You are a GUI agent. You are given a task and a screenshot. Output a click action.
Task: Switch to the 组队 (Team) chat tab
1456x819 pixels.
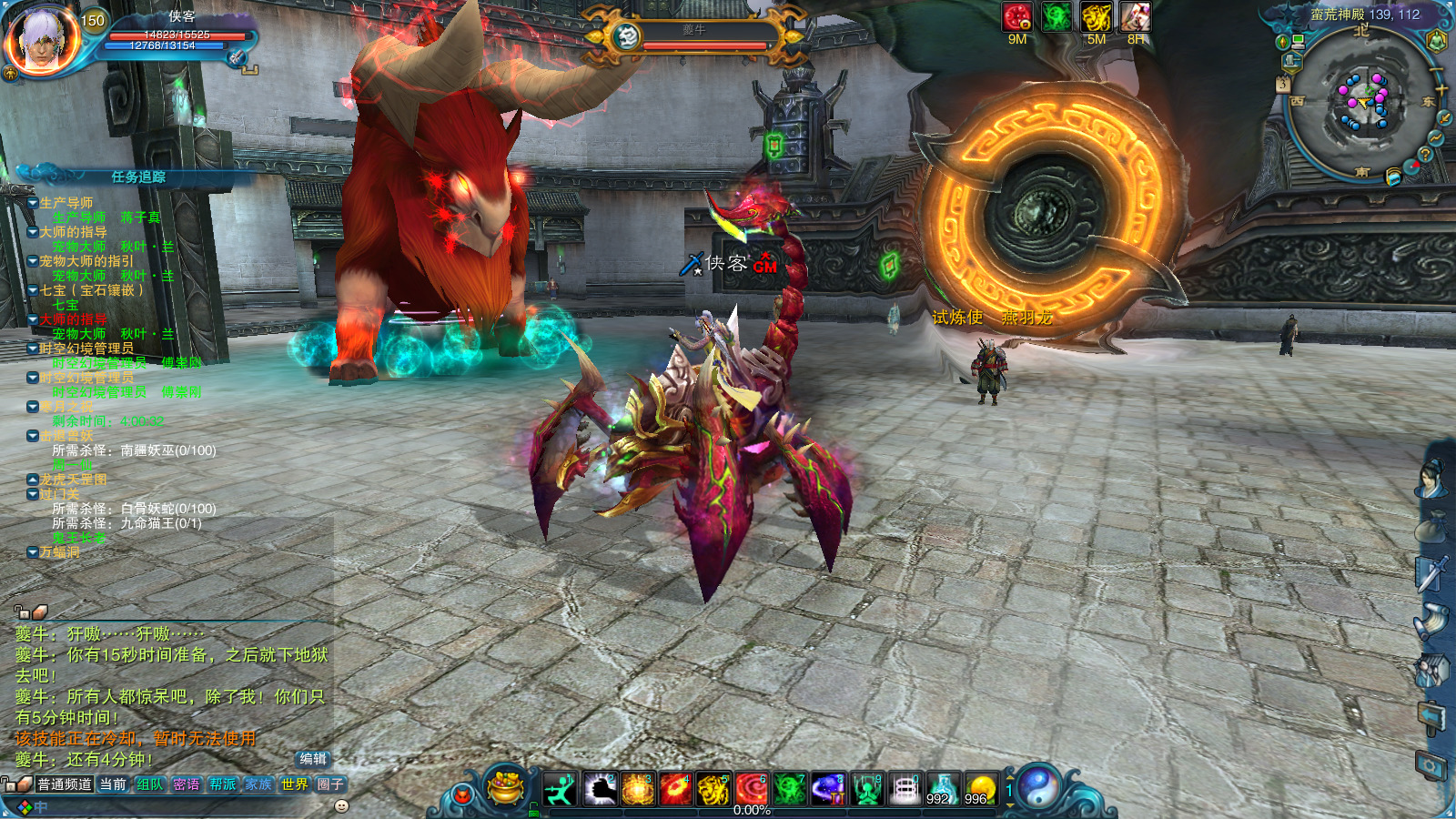pyautogui.click(x=150, y=784)
